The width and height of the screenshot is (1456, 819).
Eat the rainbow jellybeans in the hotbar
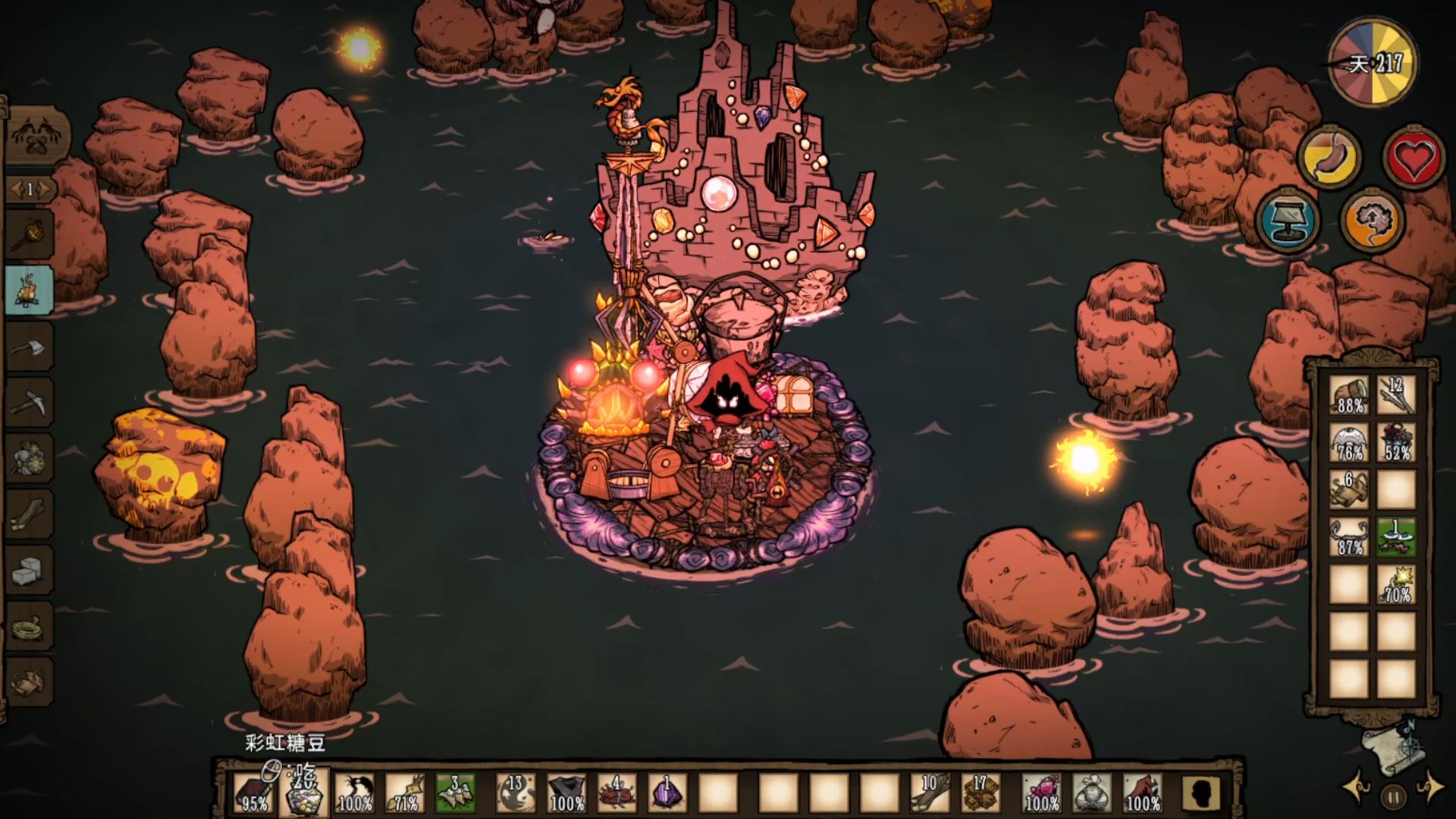305,793
